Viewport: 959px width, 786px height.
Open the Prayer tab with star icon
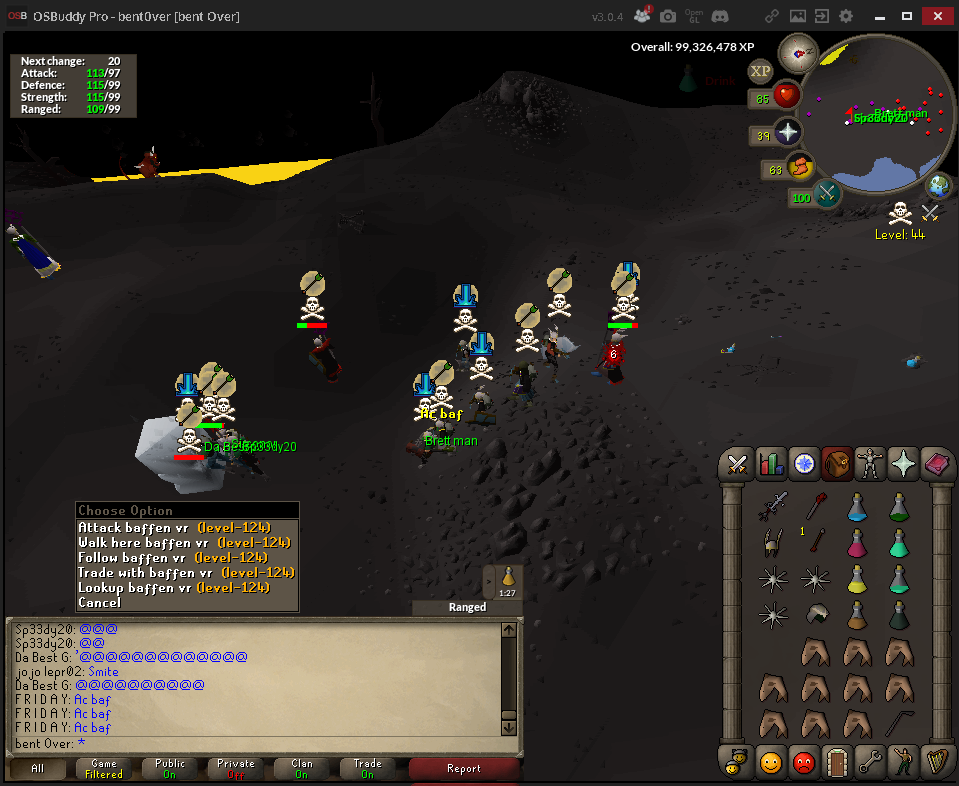[904, 464]
